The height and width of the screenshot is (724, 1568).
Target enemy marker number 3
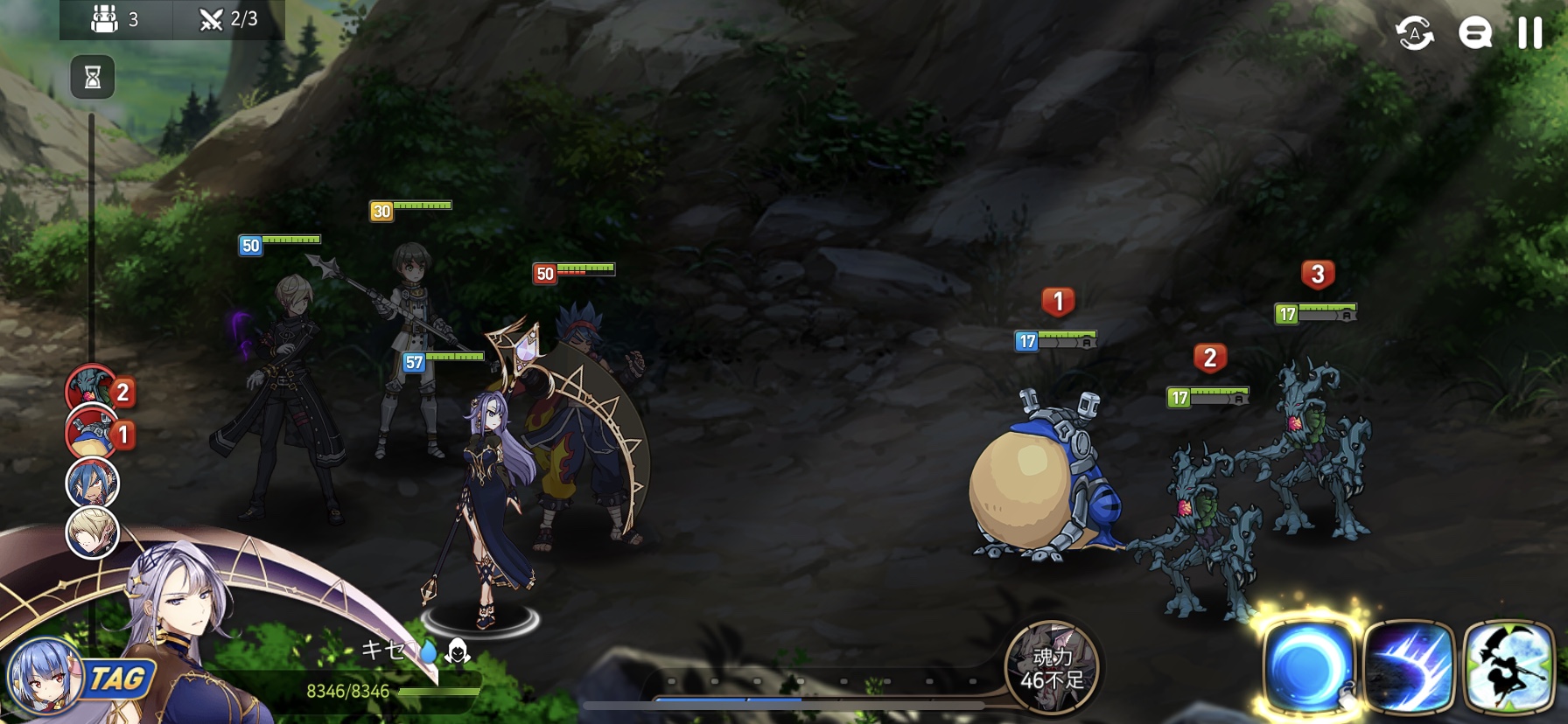[x=1318, y=275]
